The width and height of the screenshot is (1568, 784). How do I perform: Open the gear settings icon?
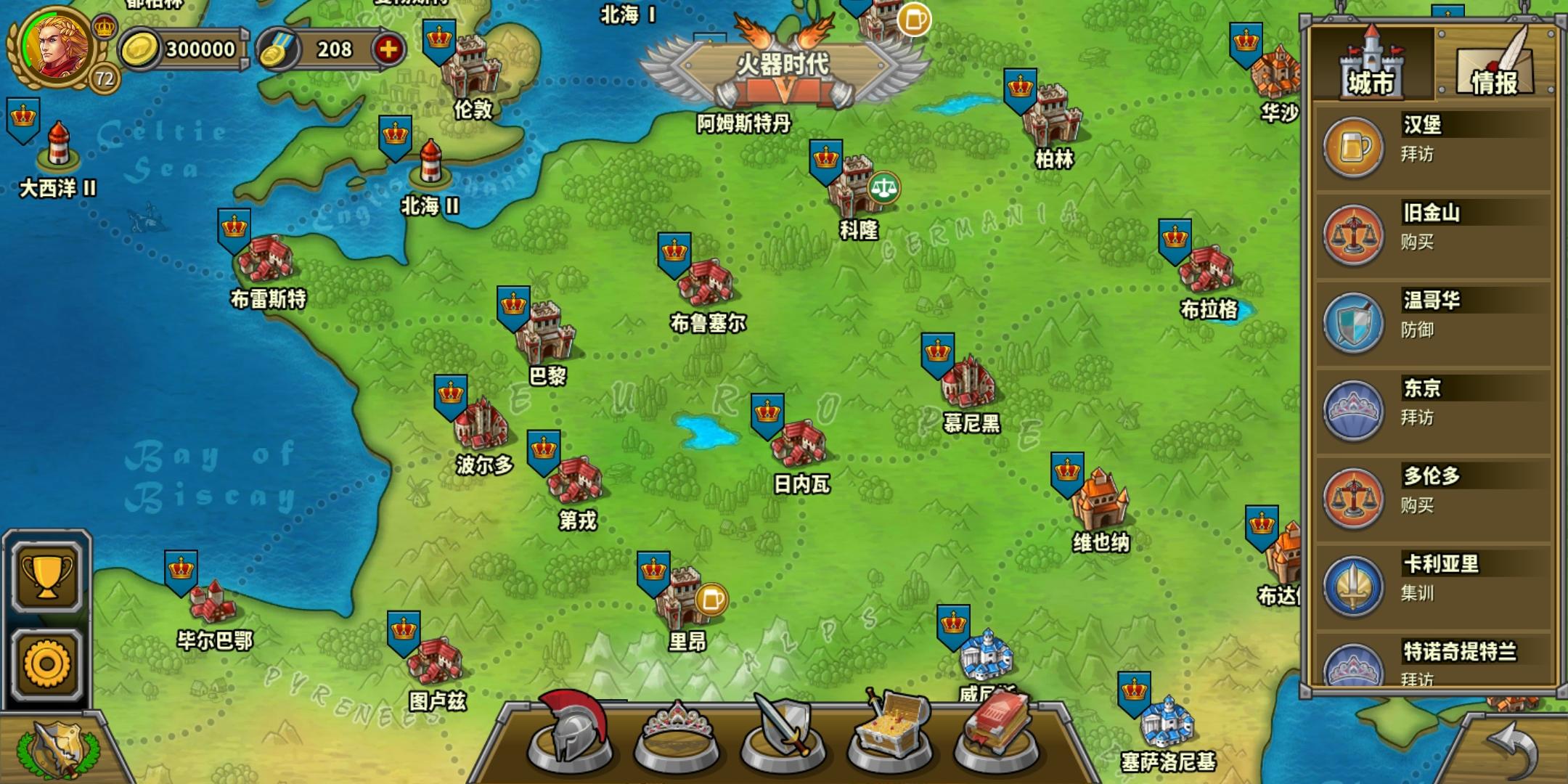pos(46,663)
